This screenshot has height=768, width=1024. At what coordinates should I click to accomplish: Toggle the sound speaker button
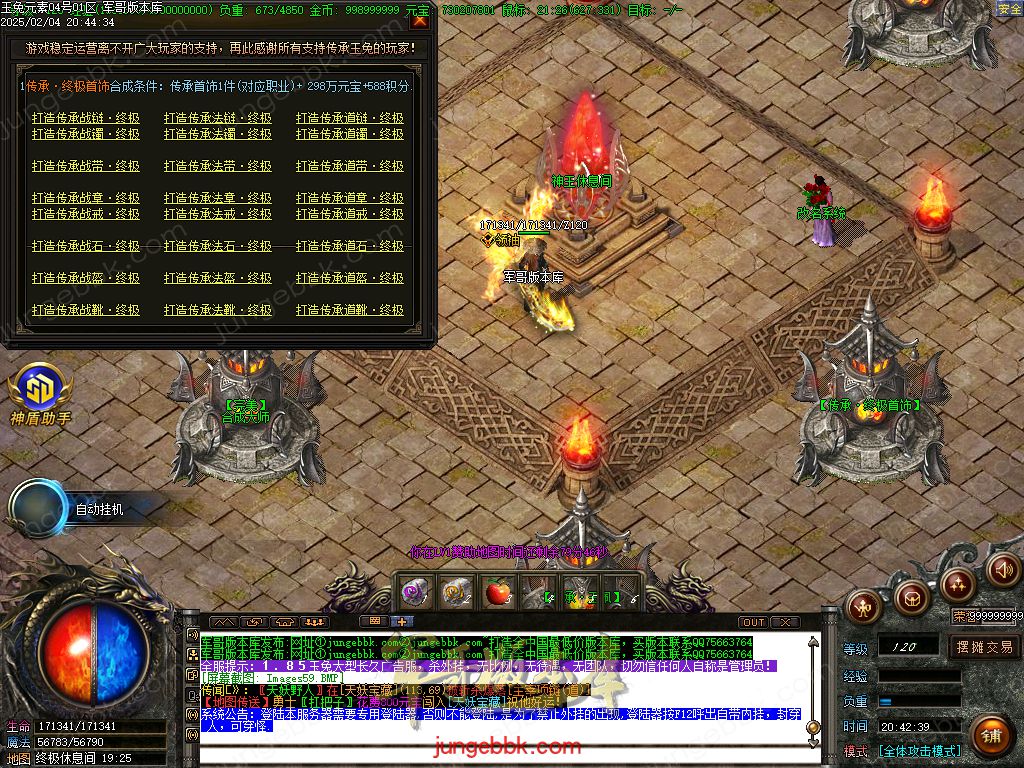tap(1003, 570)
